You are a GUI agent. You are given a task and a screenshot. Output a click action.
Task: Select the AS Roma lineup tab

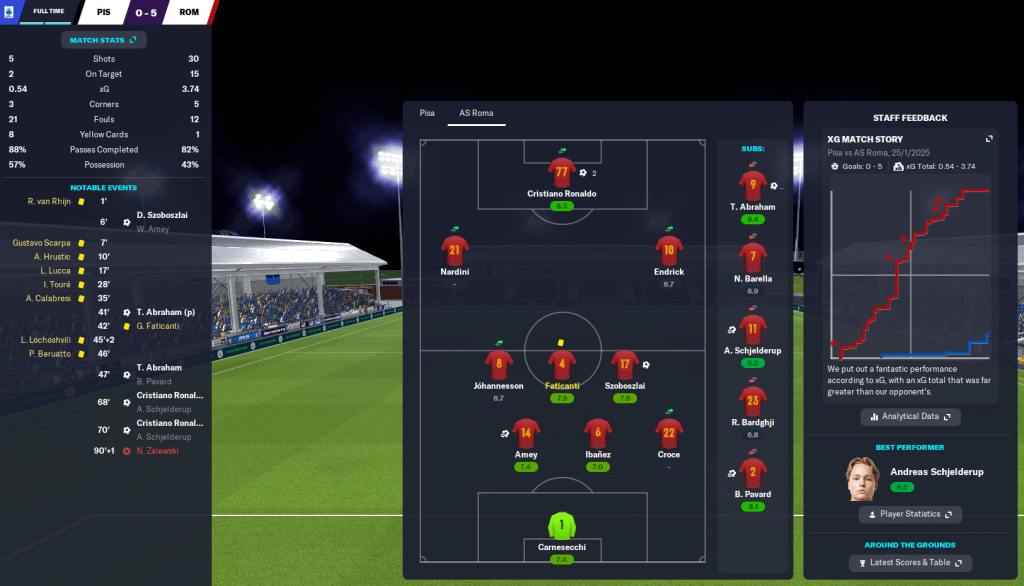pos(476,113)
